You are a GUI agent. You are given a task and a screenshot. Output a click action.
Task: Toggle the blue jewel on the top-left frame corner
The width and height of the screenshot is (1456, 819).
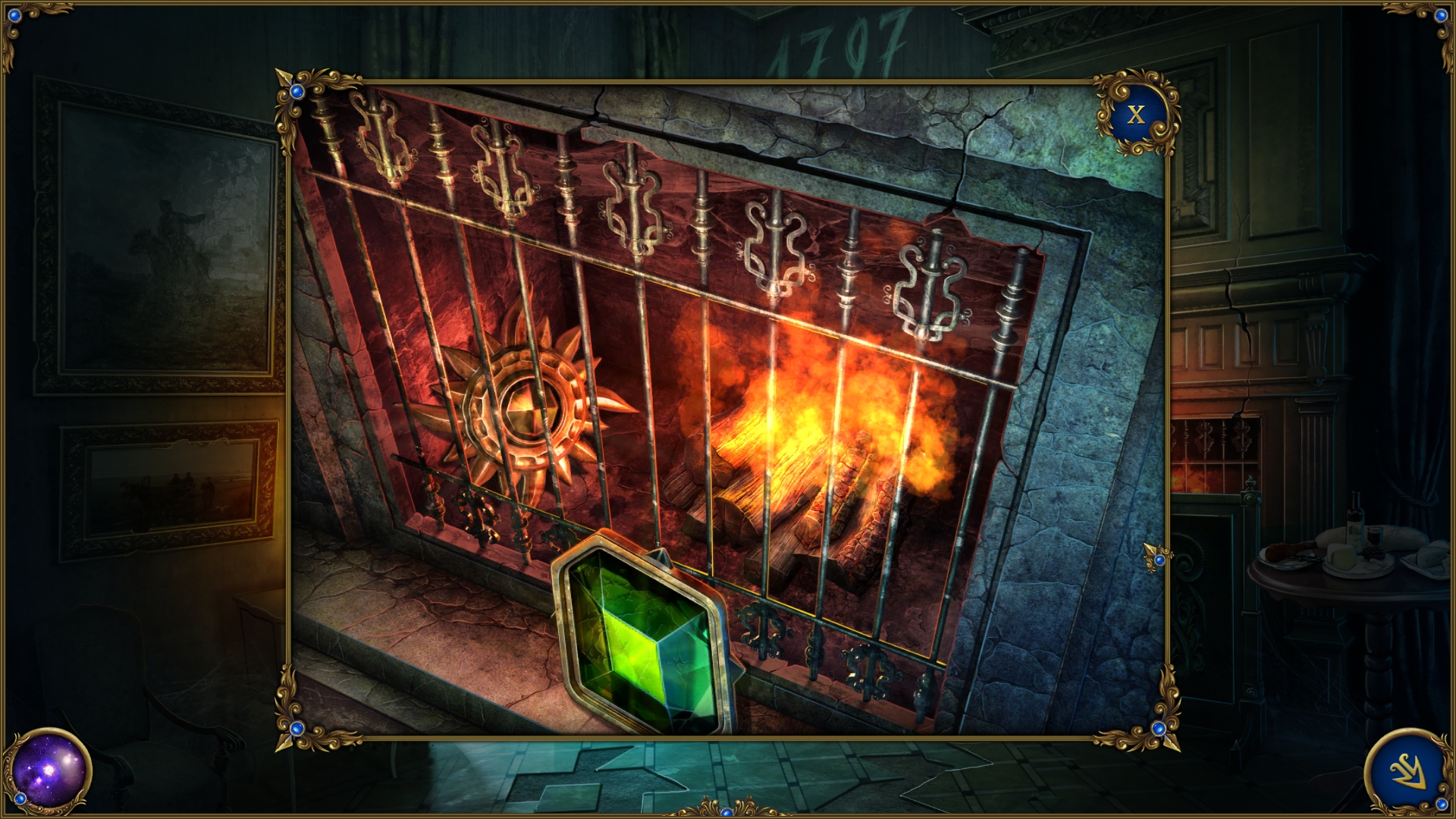[x=295, y=91]
